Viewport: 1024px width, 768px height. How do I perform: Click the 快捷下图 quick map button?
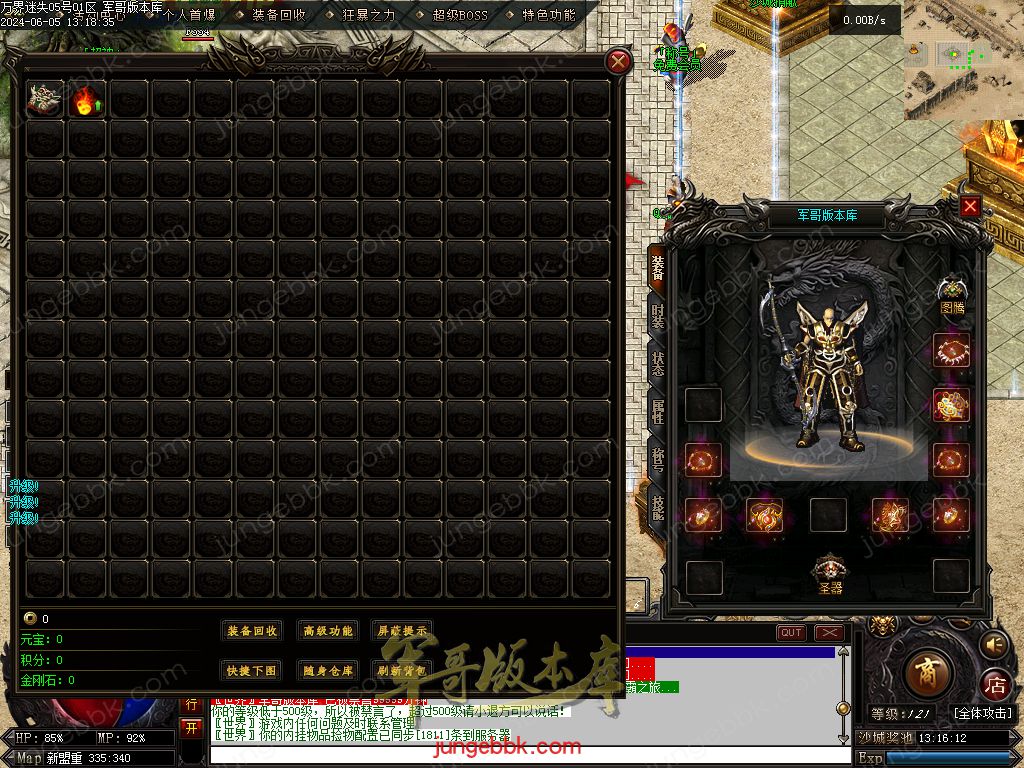(x=252, y=671)
